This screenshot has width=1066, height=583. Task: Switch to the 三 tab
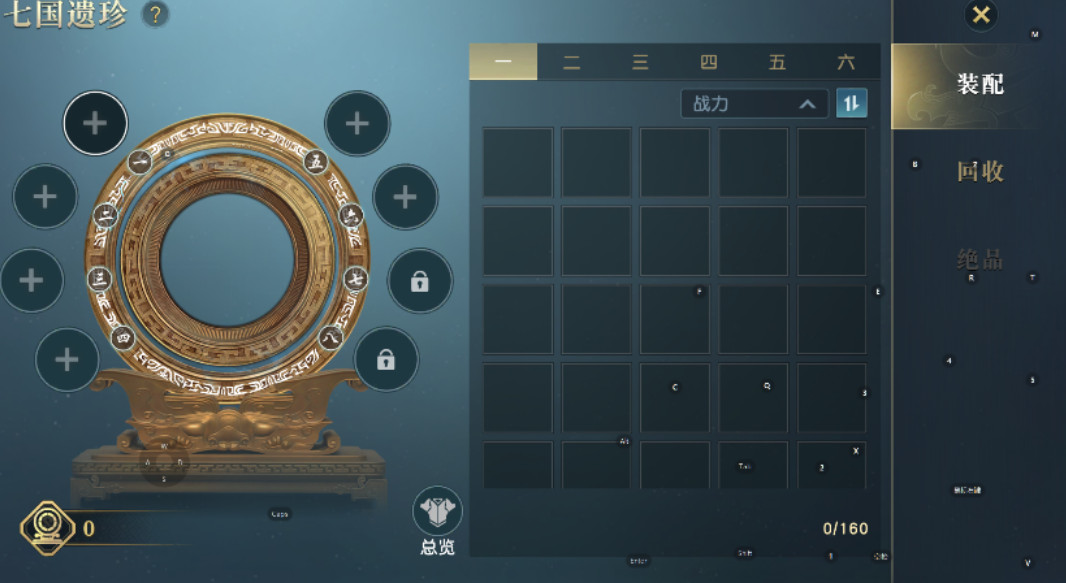point(640,62)
